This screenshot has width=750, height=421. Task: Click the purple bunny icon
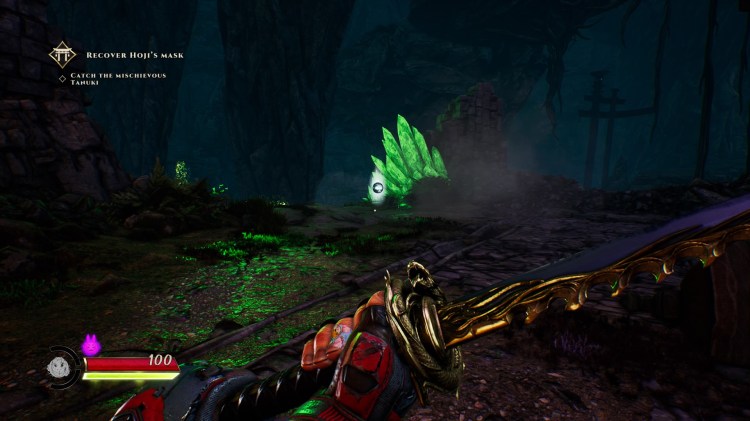tap(91, 345)
